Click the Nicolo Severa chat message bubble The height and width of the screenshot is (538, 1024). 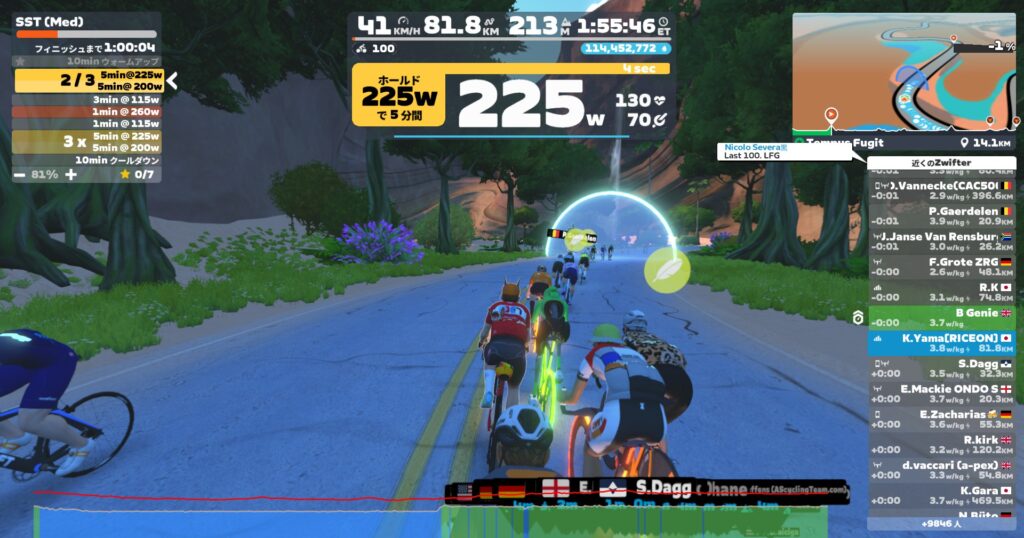coord(784,151)
